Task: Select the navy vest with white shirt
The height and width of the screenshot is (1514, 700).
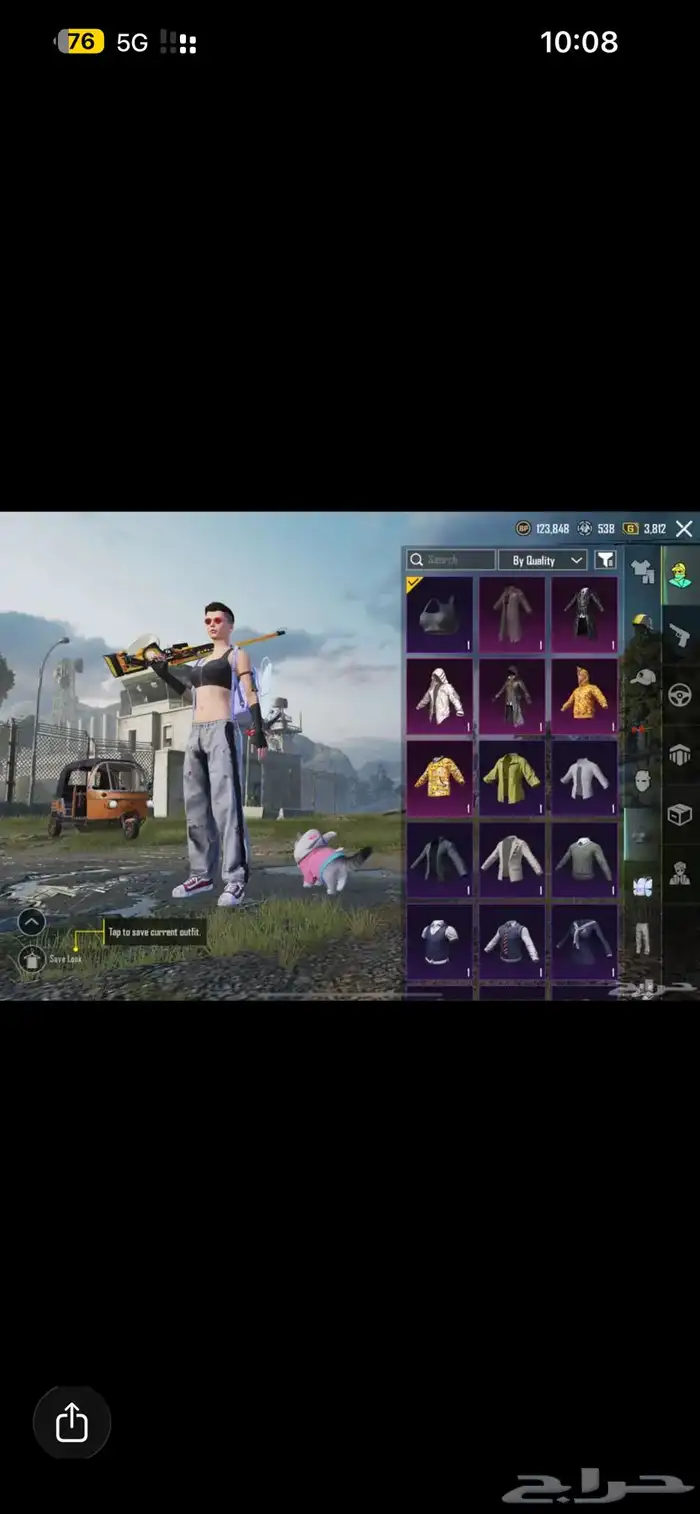Action: click(439, 940)
